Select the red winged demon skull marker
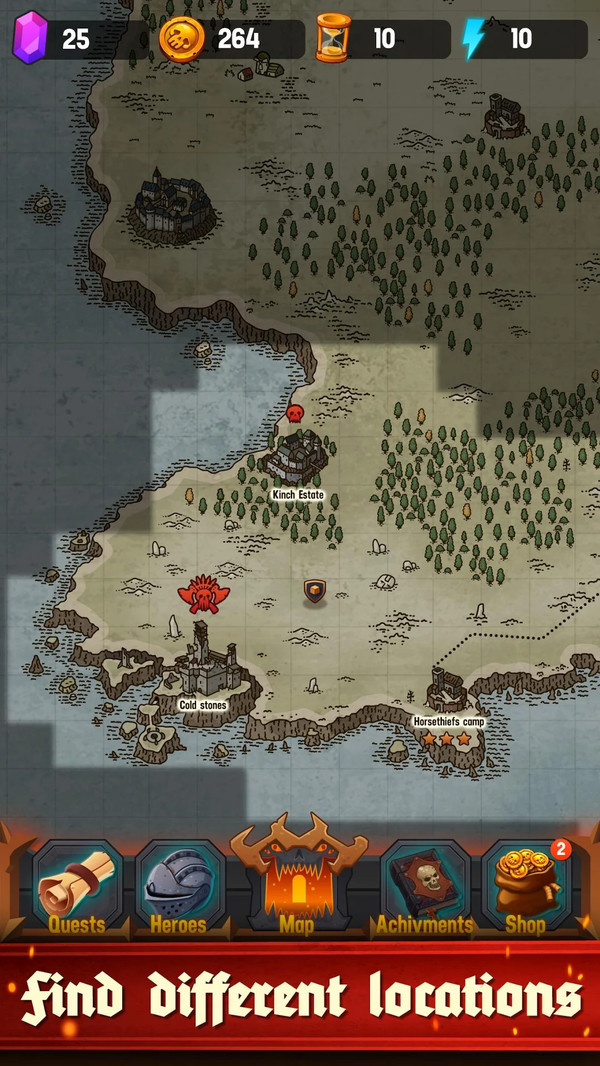The width and height of the screenshot is (600, 1066). pyautogui.click(x=204, y=595)
